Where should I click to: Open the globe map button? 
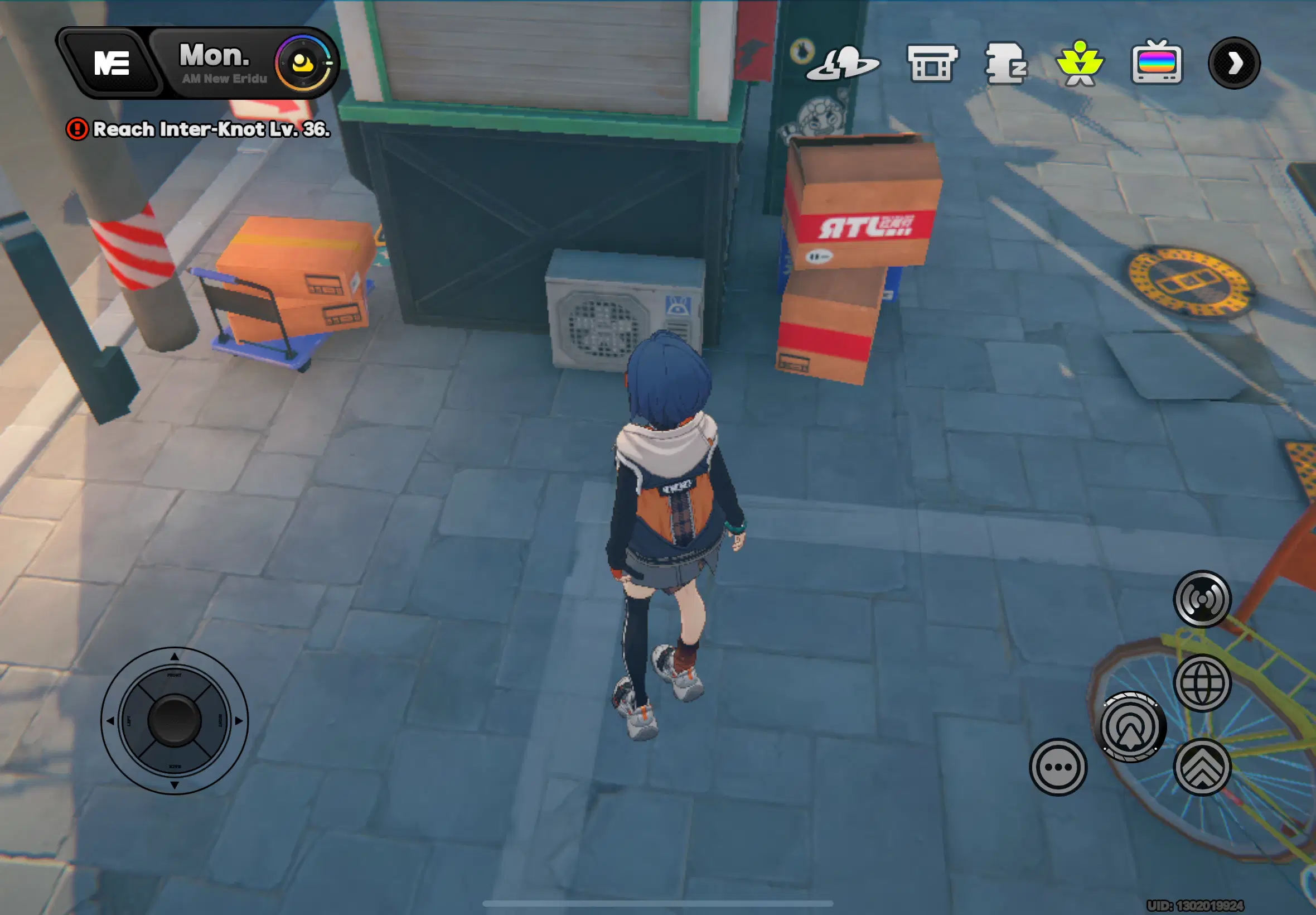1202,683
